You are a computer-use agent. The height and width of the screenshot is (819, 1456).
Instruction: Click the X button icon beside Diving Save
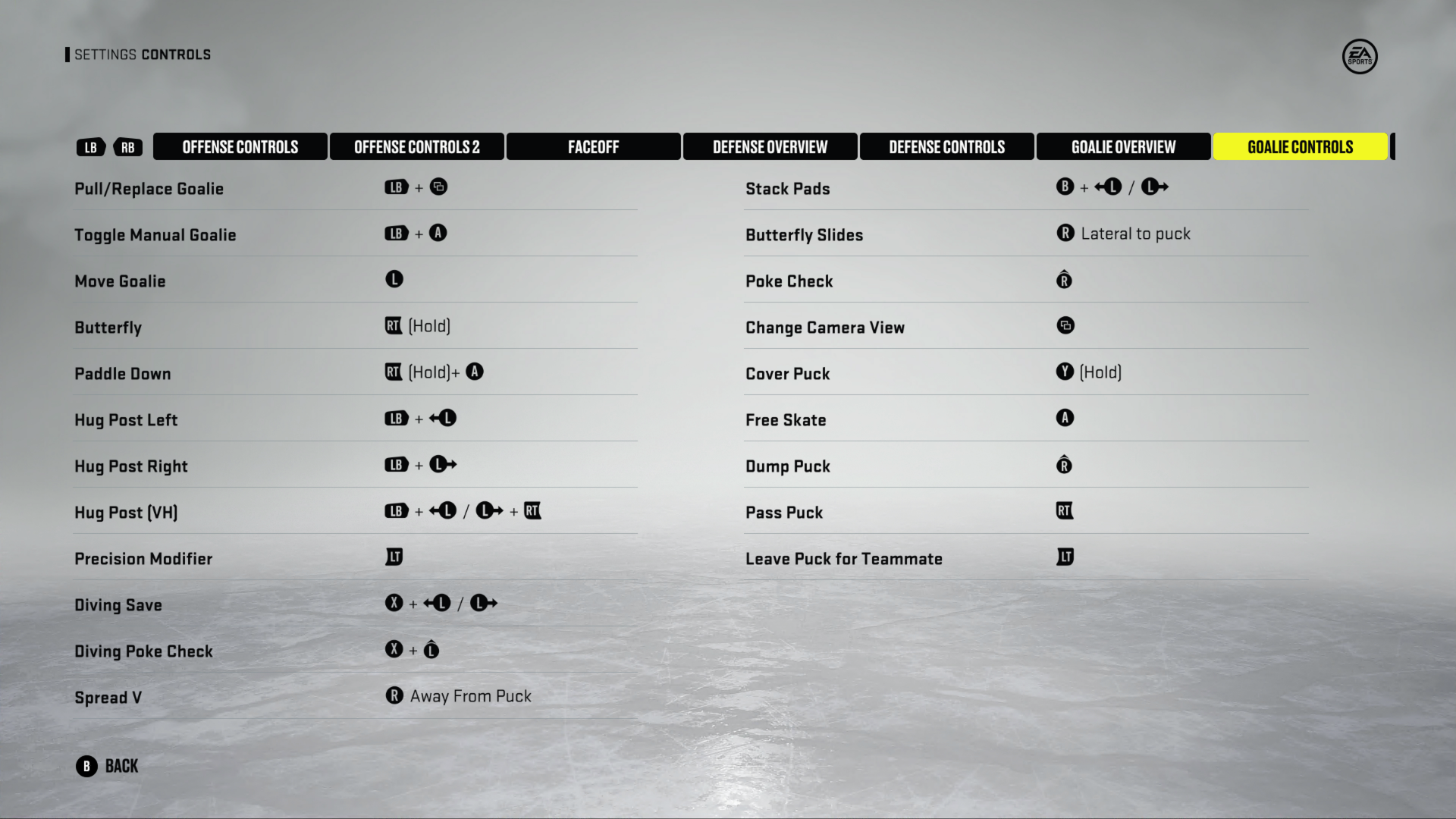pyautogui.click(x=392, y=603)
